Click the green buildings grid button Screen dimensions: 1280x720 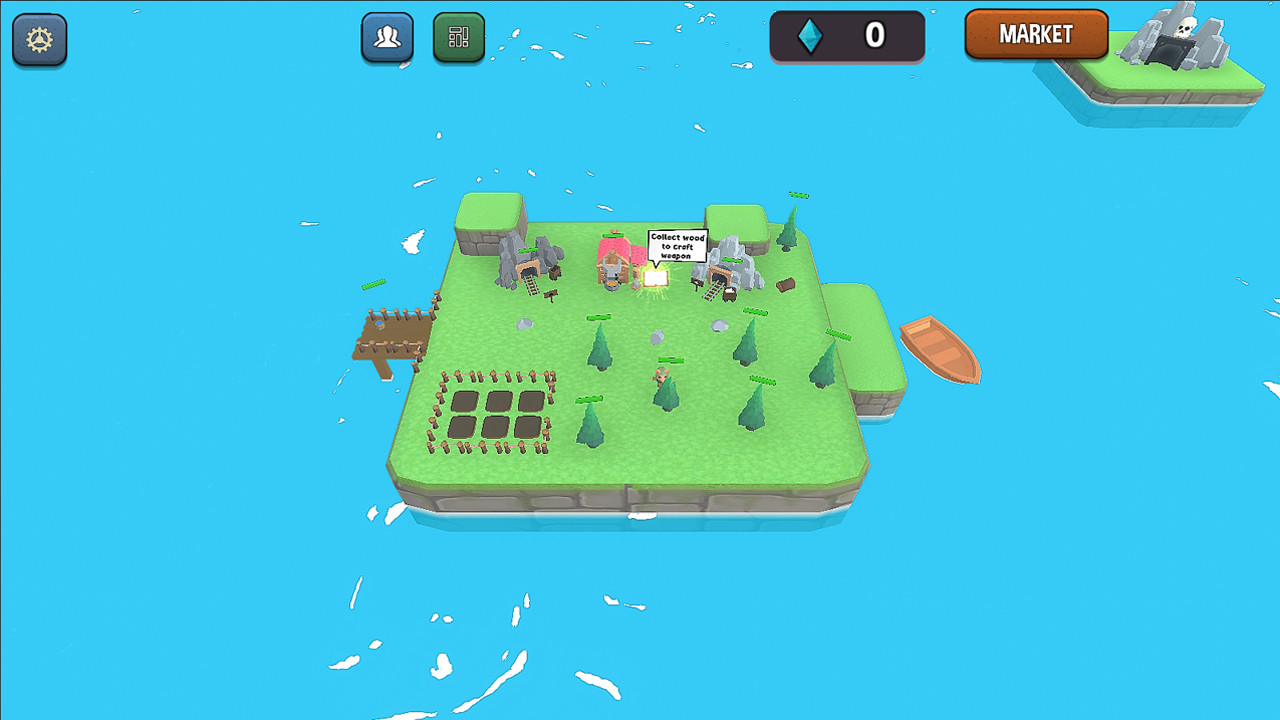[x=459, y=38]
